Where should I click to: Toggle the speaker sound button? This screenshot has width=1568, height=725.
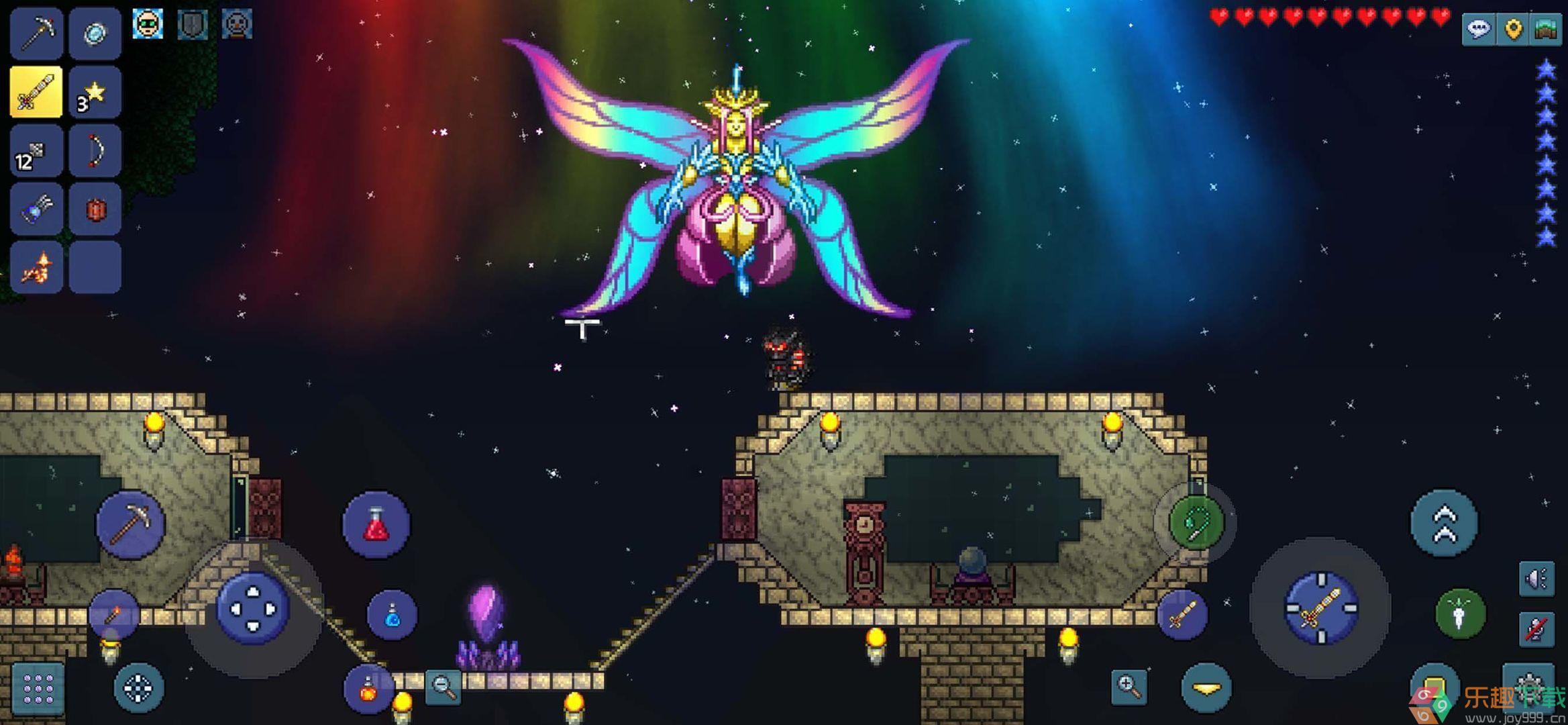(1536, 579)
